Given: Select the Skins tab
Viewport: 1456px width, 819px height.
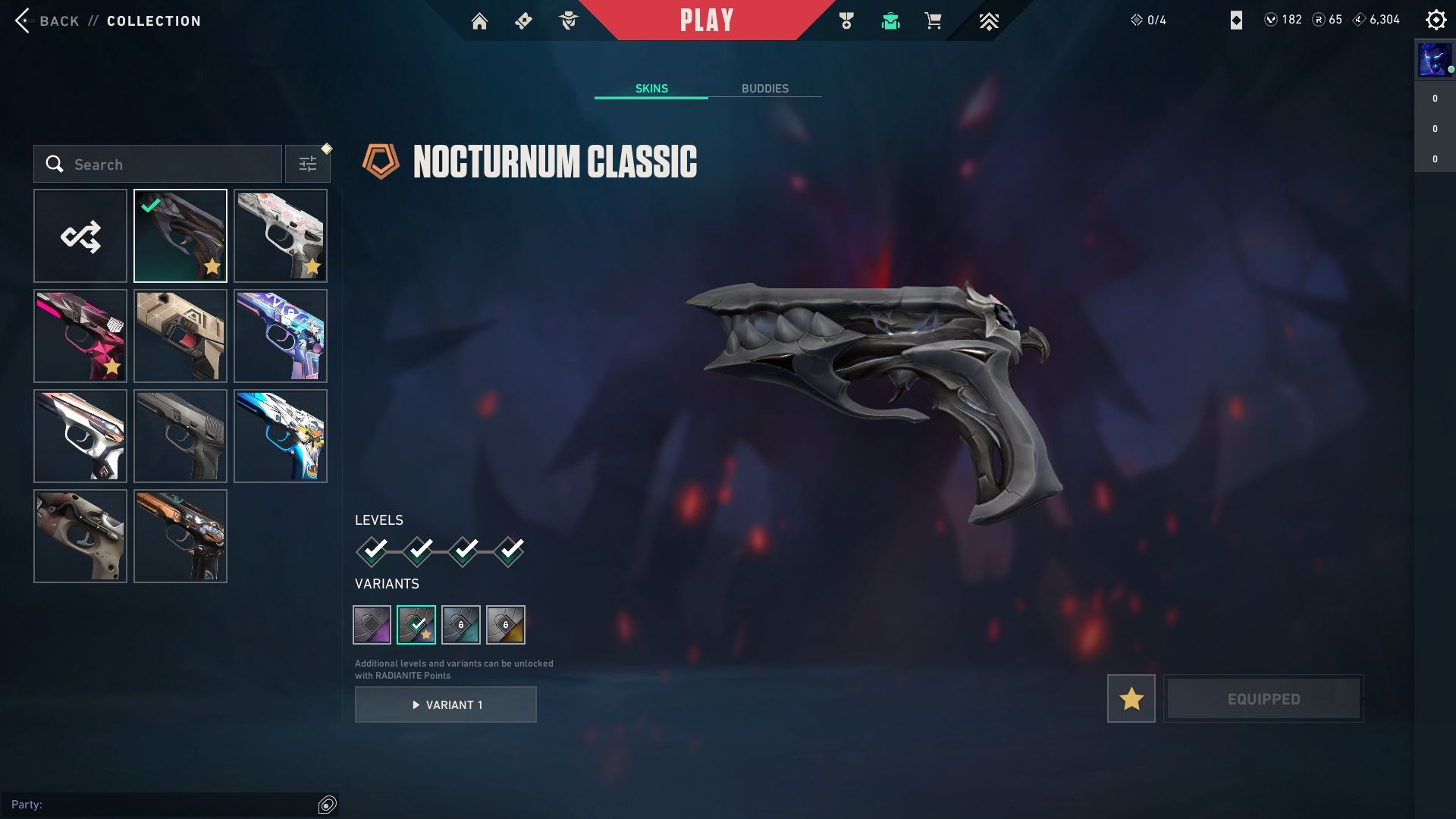Looking at the screenshot, I should (x=651, y=89).
